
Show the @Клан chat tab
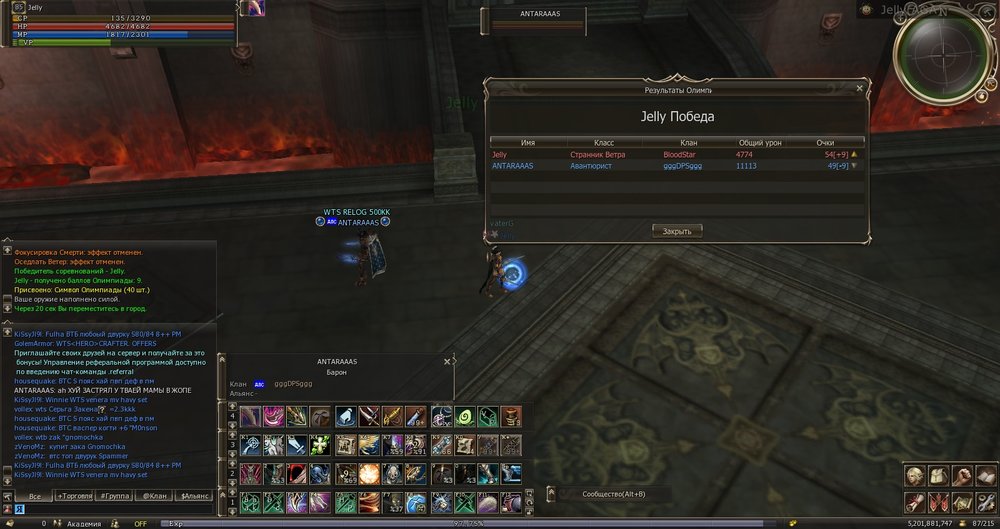point(154,496)
